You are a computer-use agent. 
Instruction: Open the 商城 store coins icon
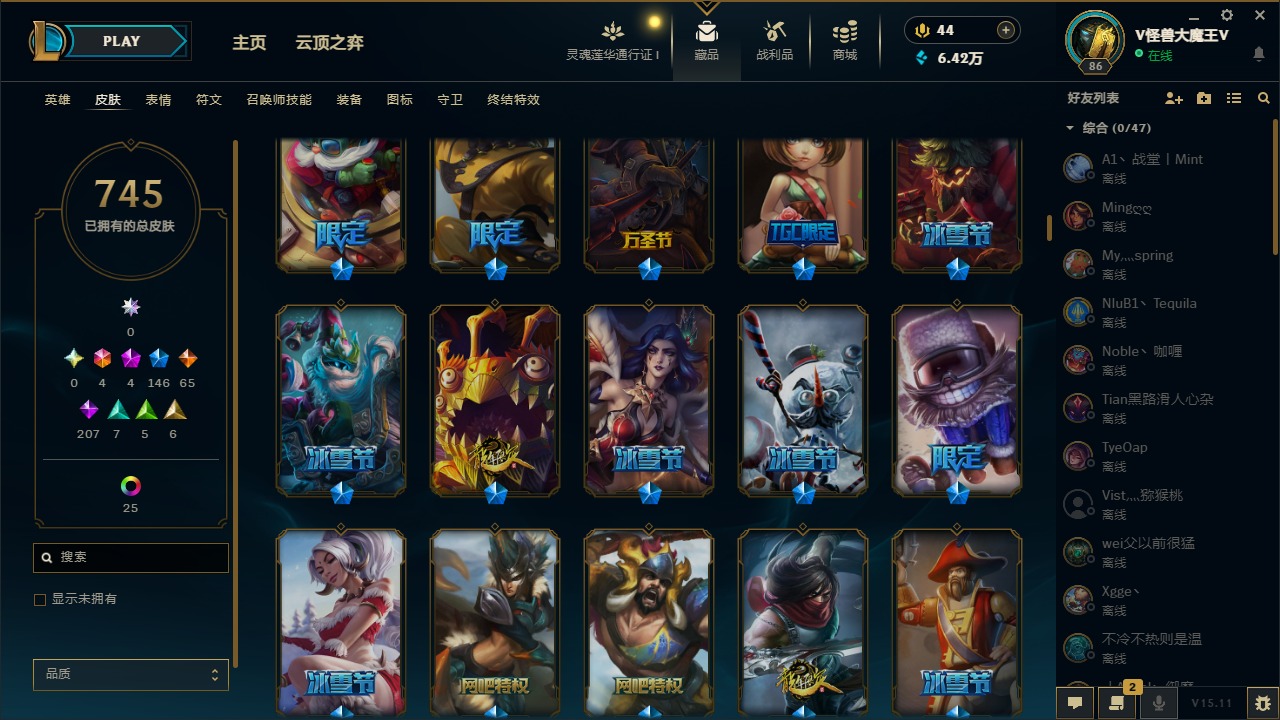click(x=843, y=30)
